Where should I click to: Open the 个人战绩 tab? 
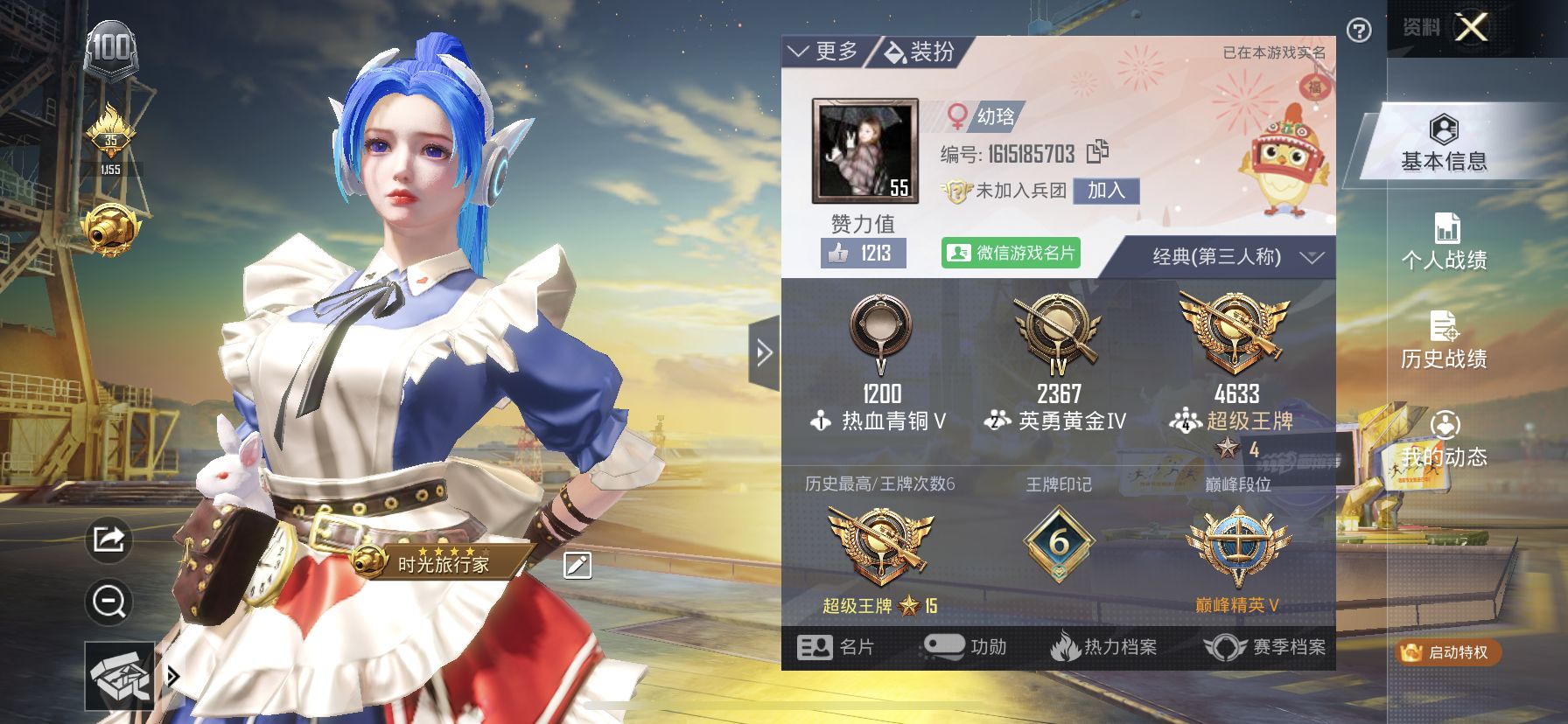pos(1444,241)
